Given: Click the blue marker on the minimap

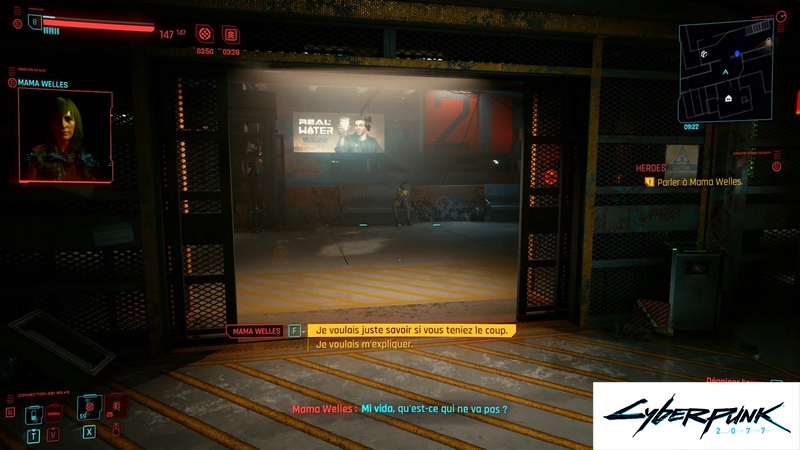Looking at the screenshot, I should click(737, 54).
